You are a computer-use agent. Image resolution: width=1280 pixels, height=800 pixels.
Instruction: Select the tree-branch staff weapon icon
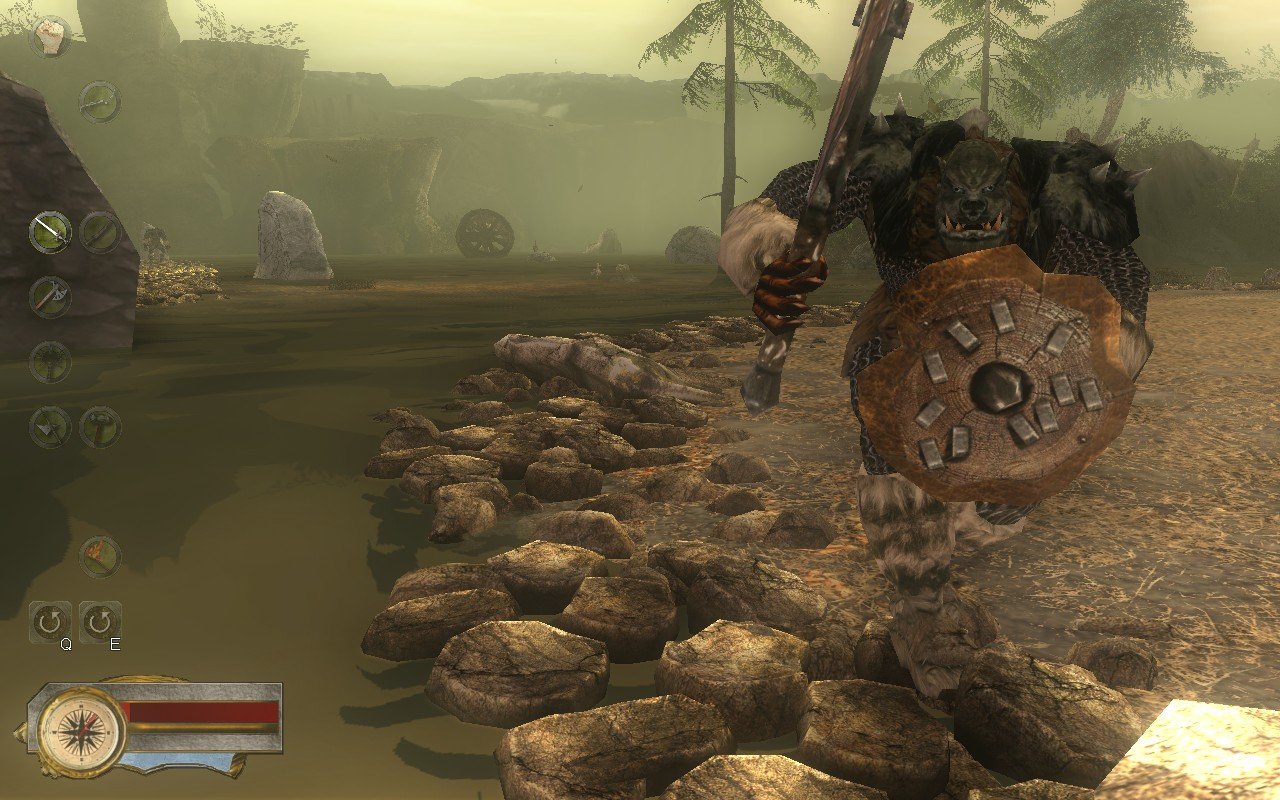(x=48, y=360)
